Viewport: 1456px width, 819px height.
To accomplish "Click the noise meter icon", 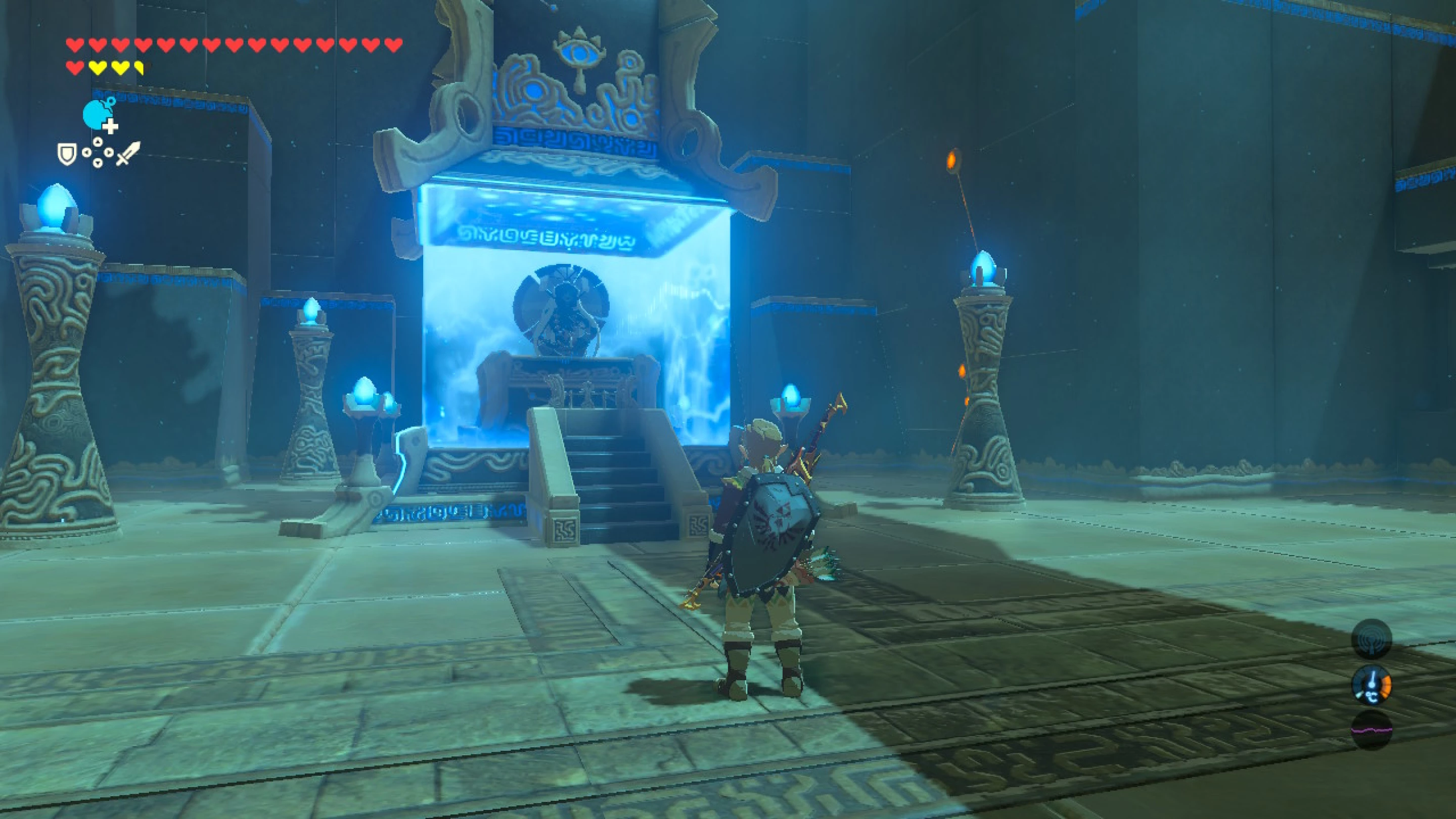I will point(1372,729).
